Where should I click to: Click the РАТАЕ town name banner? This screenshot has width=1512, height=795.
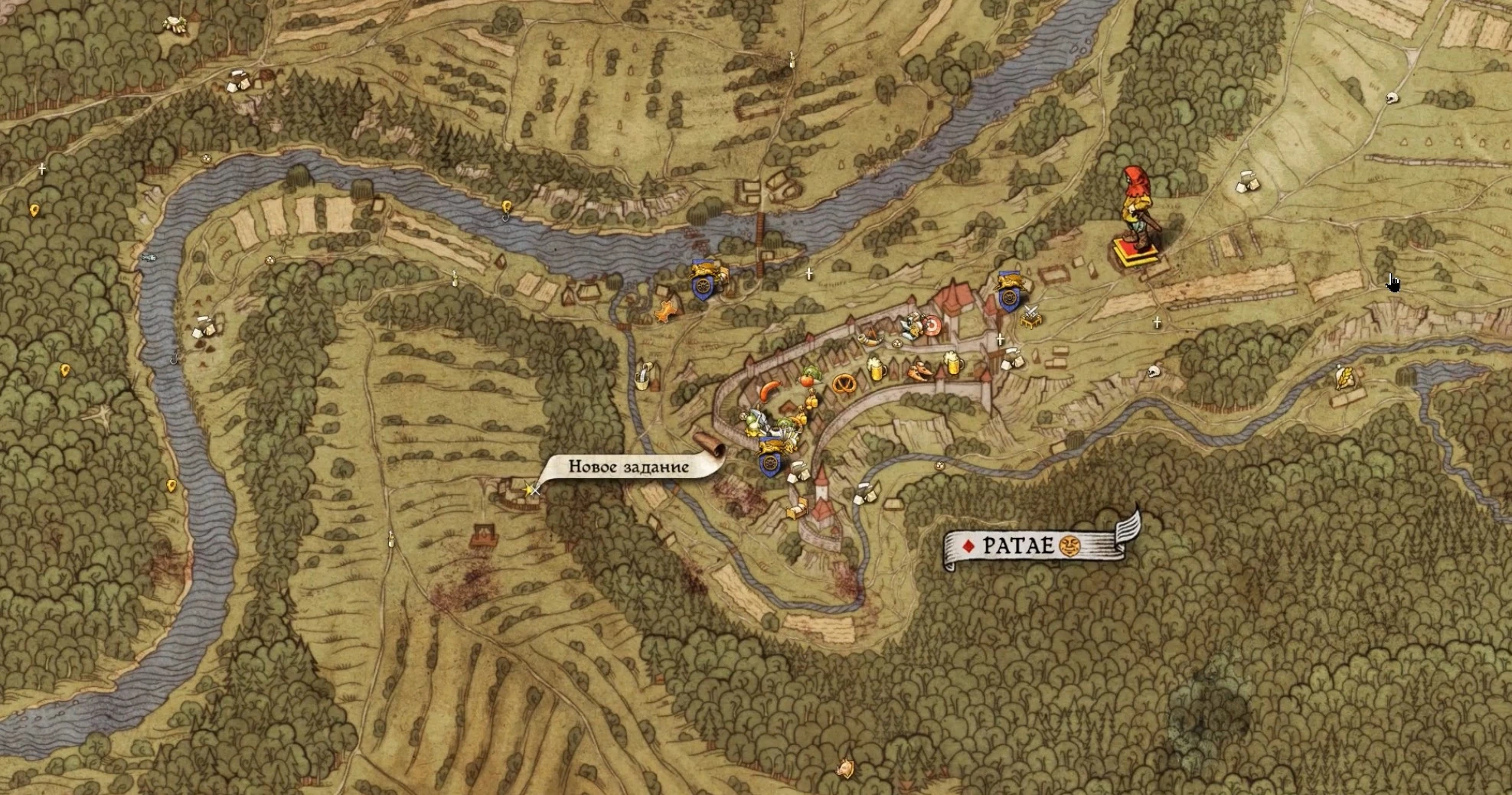1018,546
